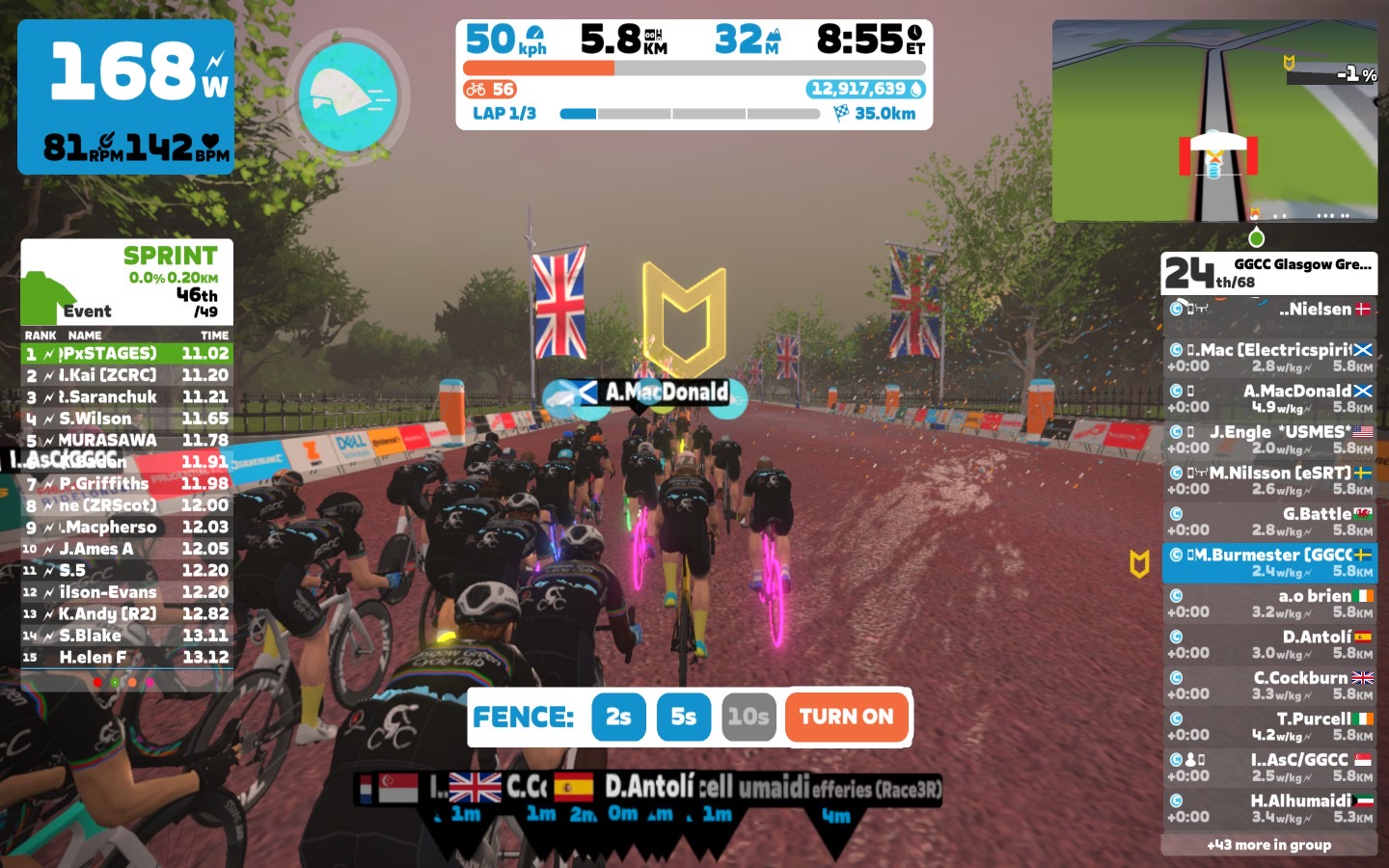Select D.Antolí in the riders list
The height and width of the screenshot is (868, 1389).
(1269, 644)
